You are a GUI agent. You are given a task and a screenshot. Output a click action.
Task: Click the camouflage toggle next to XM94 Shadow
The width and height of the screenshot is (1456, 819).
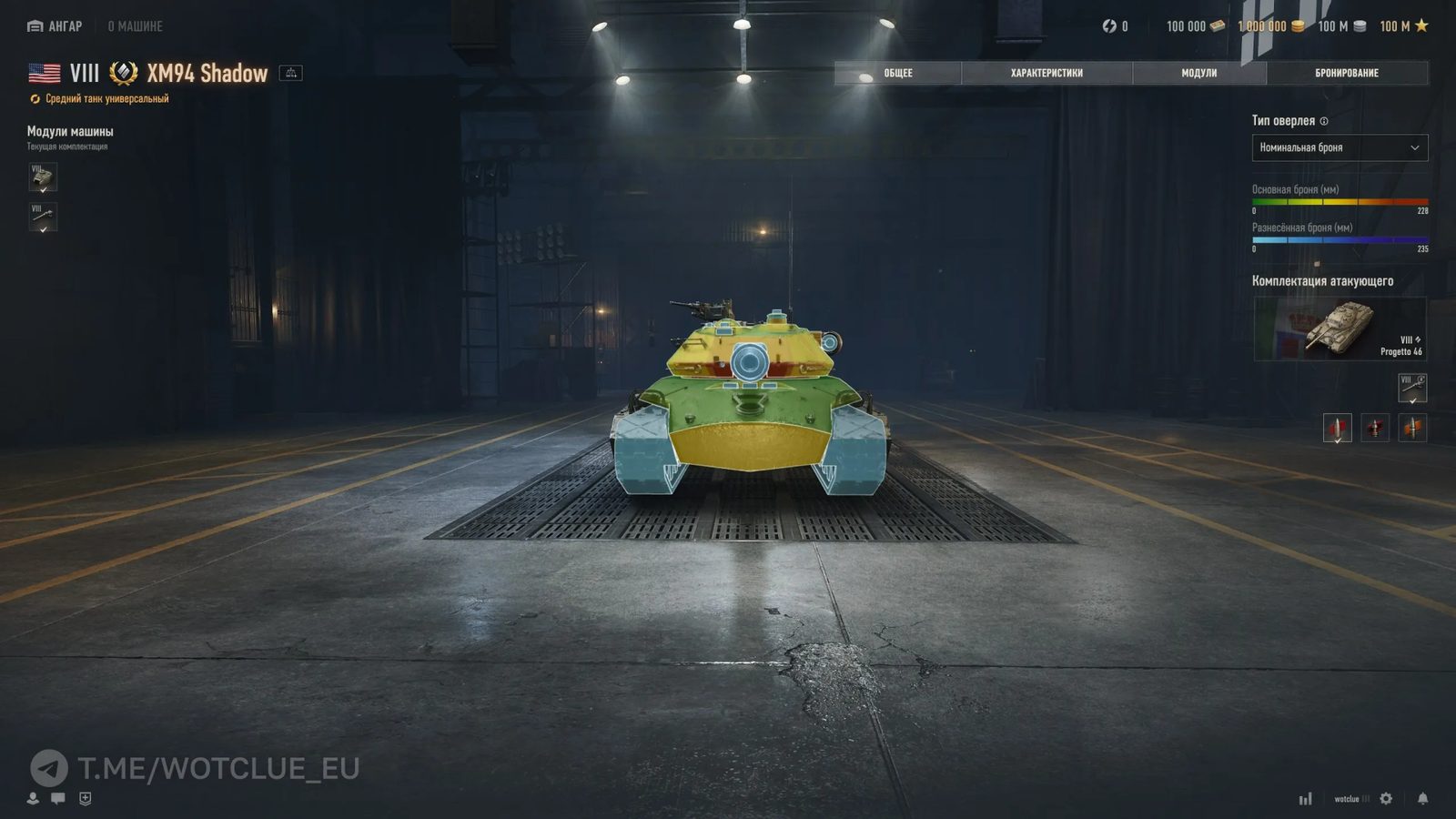[291, 73]
